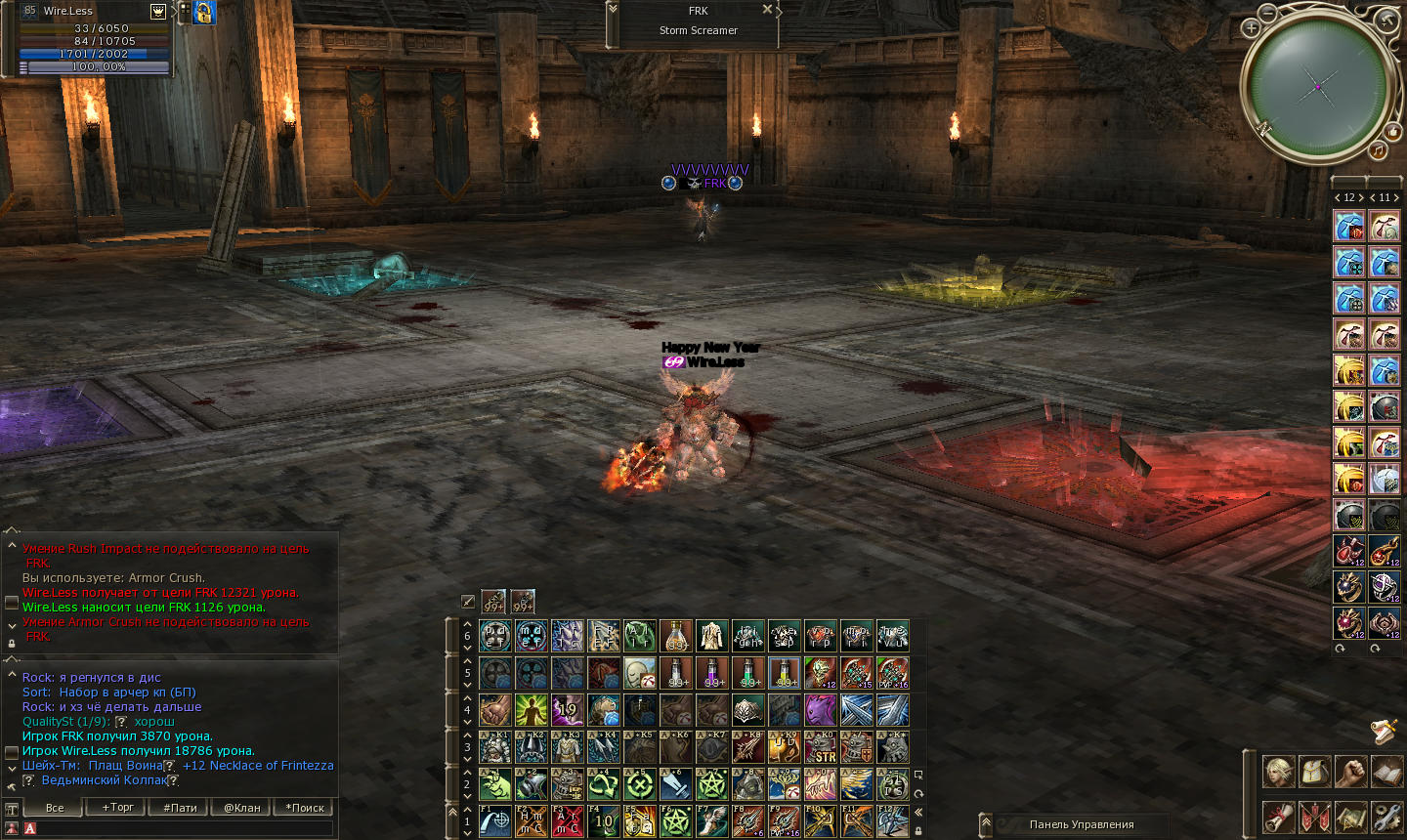
Task: Open the skills book icon
Action: pyautogui.click(x=1386, y=772)
